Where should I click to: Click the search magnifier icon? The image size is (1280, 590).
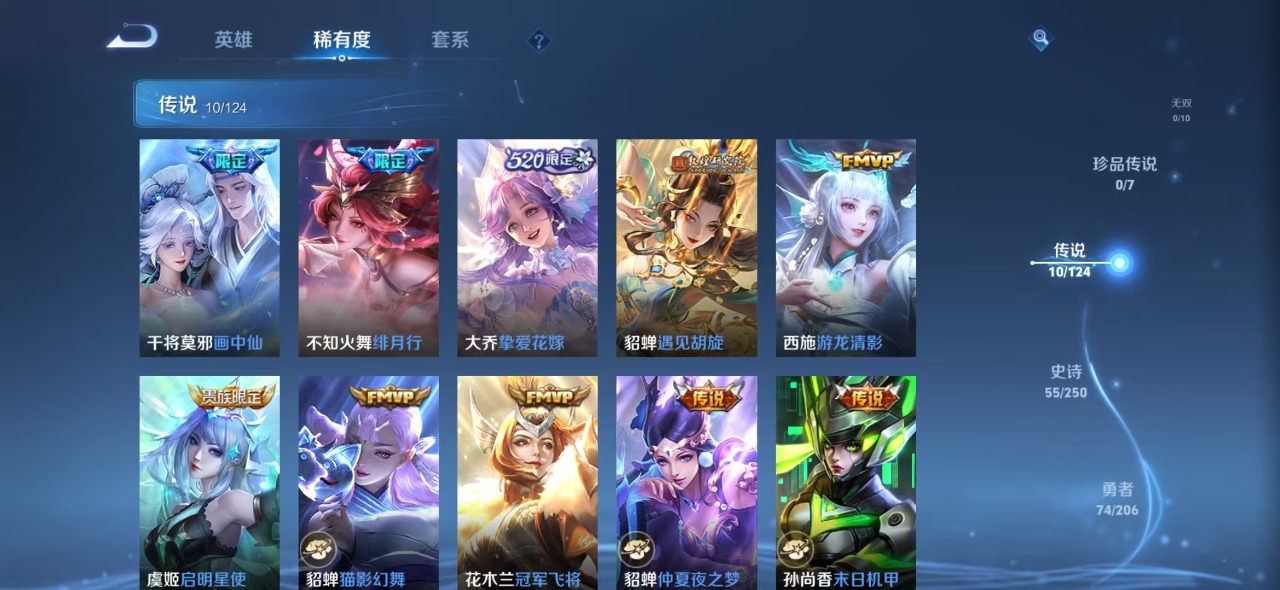tap(1041, 39)
